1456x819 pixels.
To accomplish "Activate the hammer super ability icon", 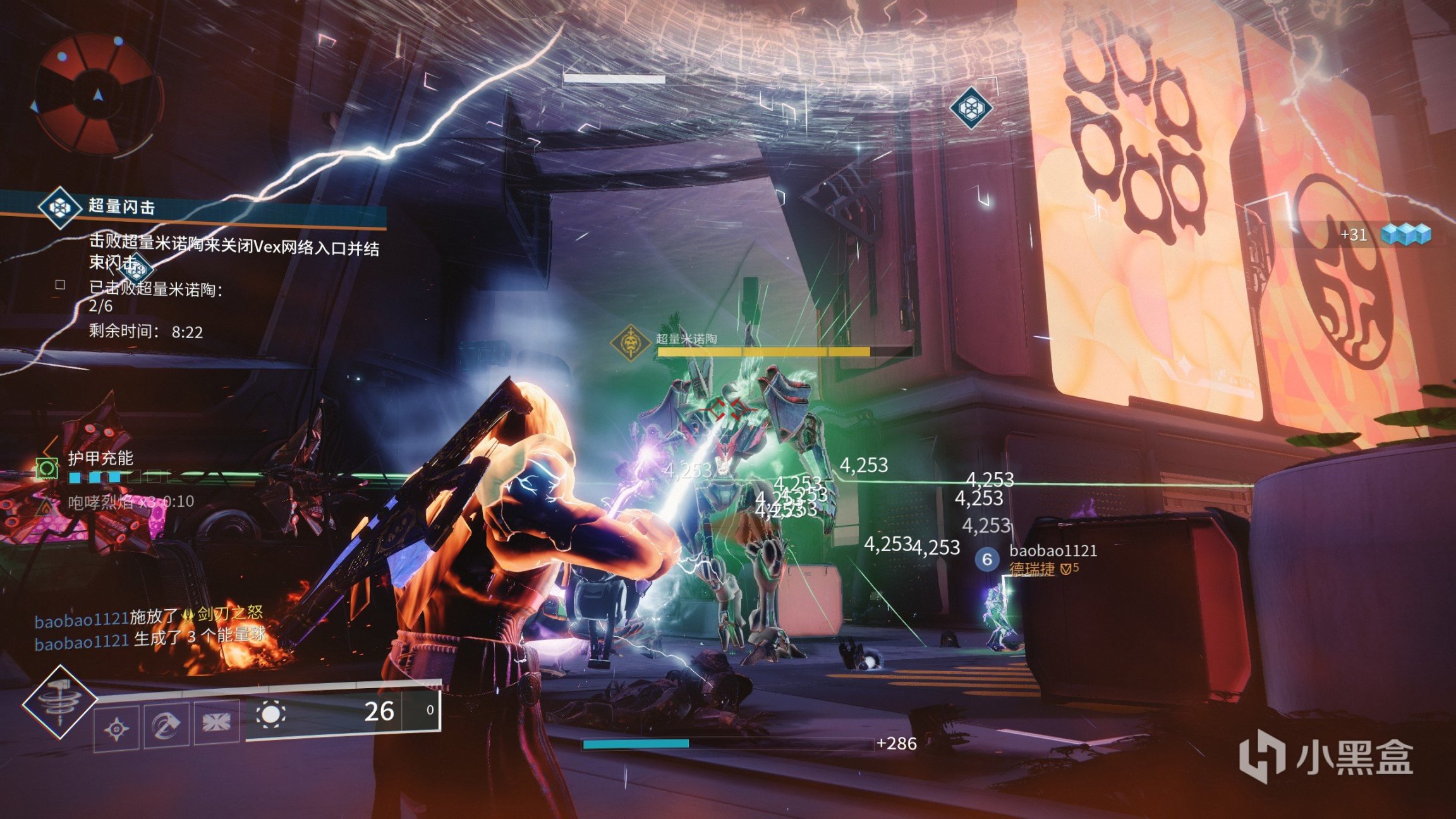I will pyautogui.click(x=60, y=702).
